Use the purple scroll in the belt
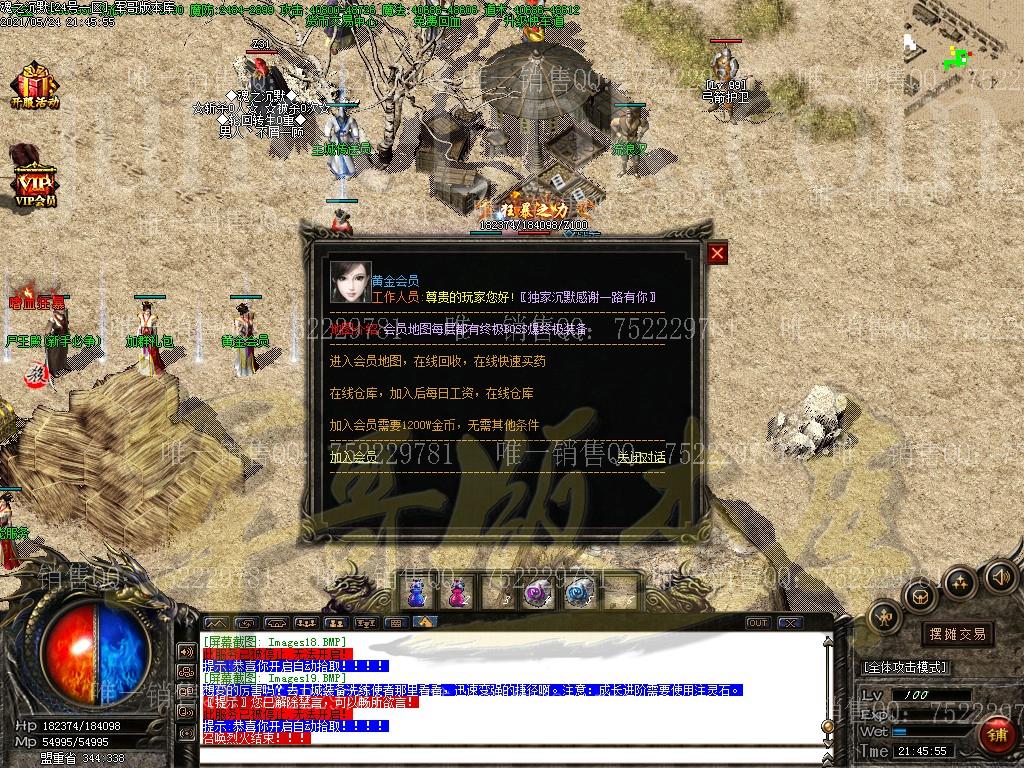1024x768 pixels. [x=537, y=593]
